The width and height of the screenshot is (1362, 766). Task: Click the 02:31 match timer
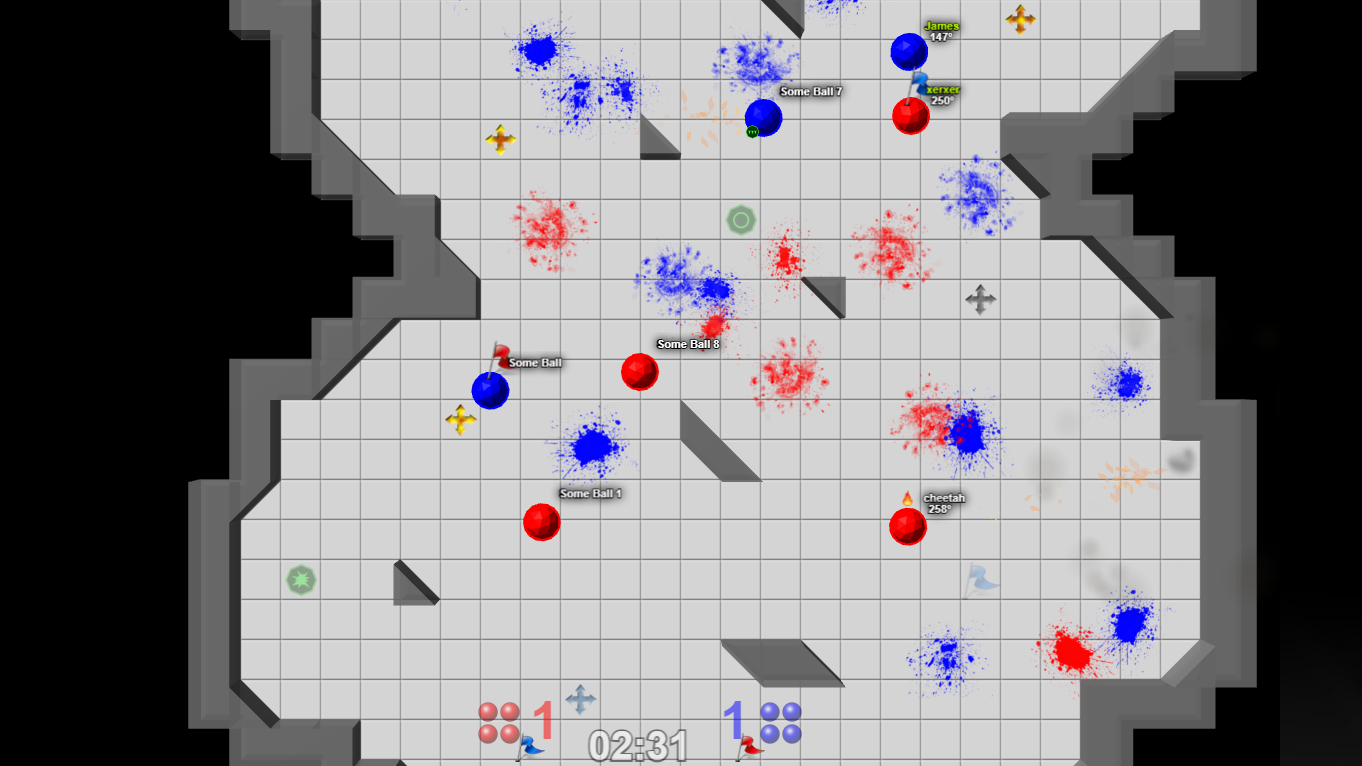(637, 744)
